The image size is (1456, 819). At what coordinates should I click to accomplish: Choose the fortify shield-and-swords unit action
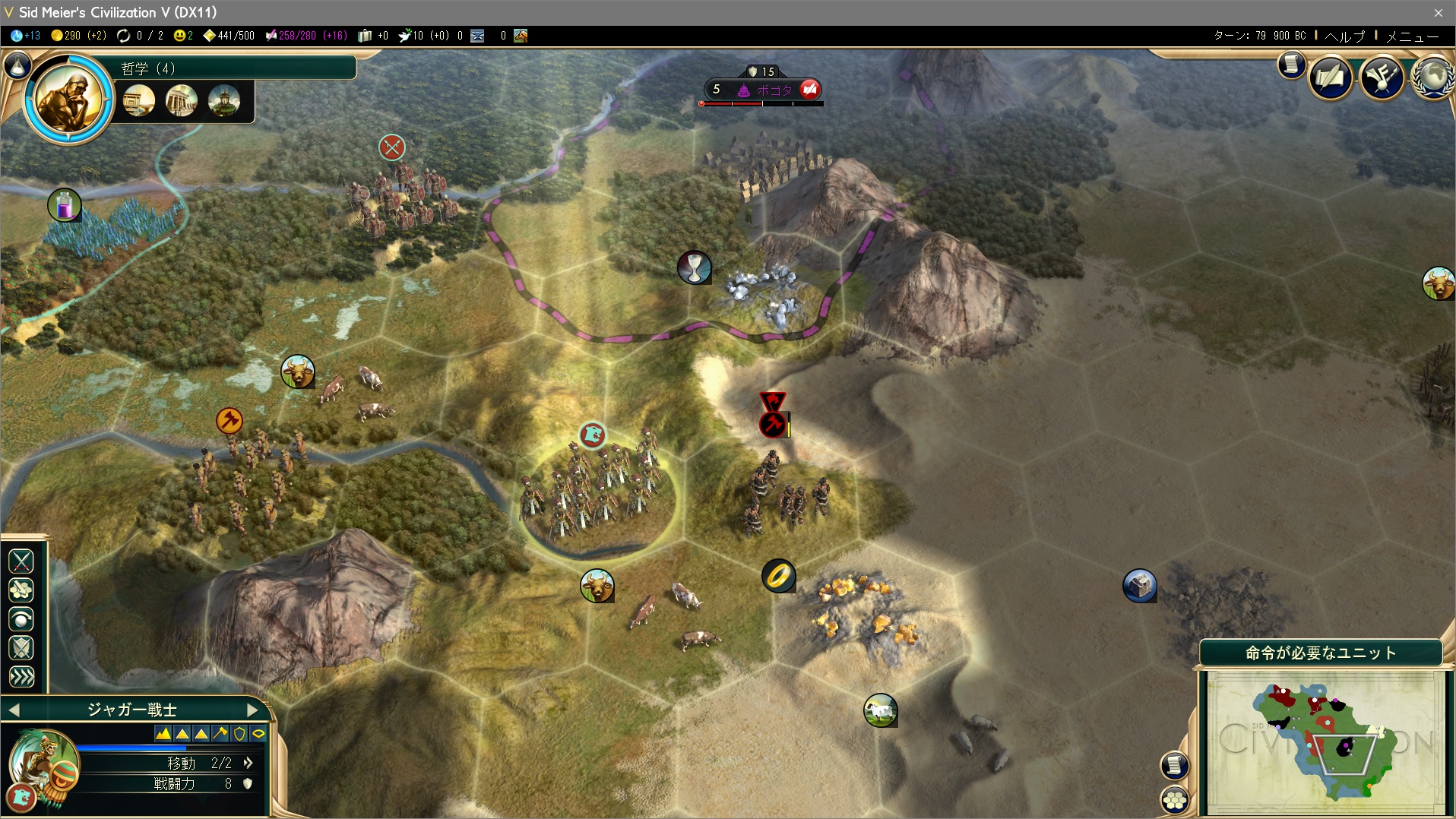point(21,648)
